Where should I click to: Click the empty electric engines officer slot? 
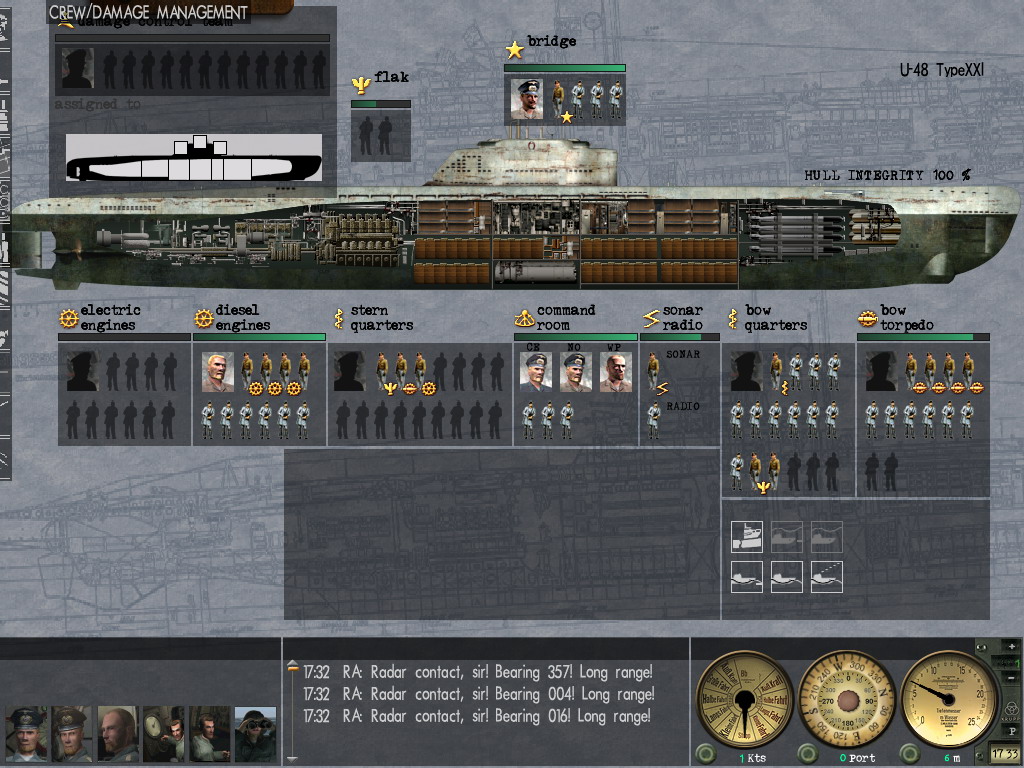tap(82, 371)
